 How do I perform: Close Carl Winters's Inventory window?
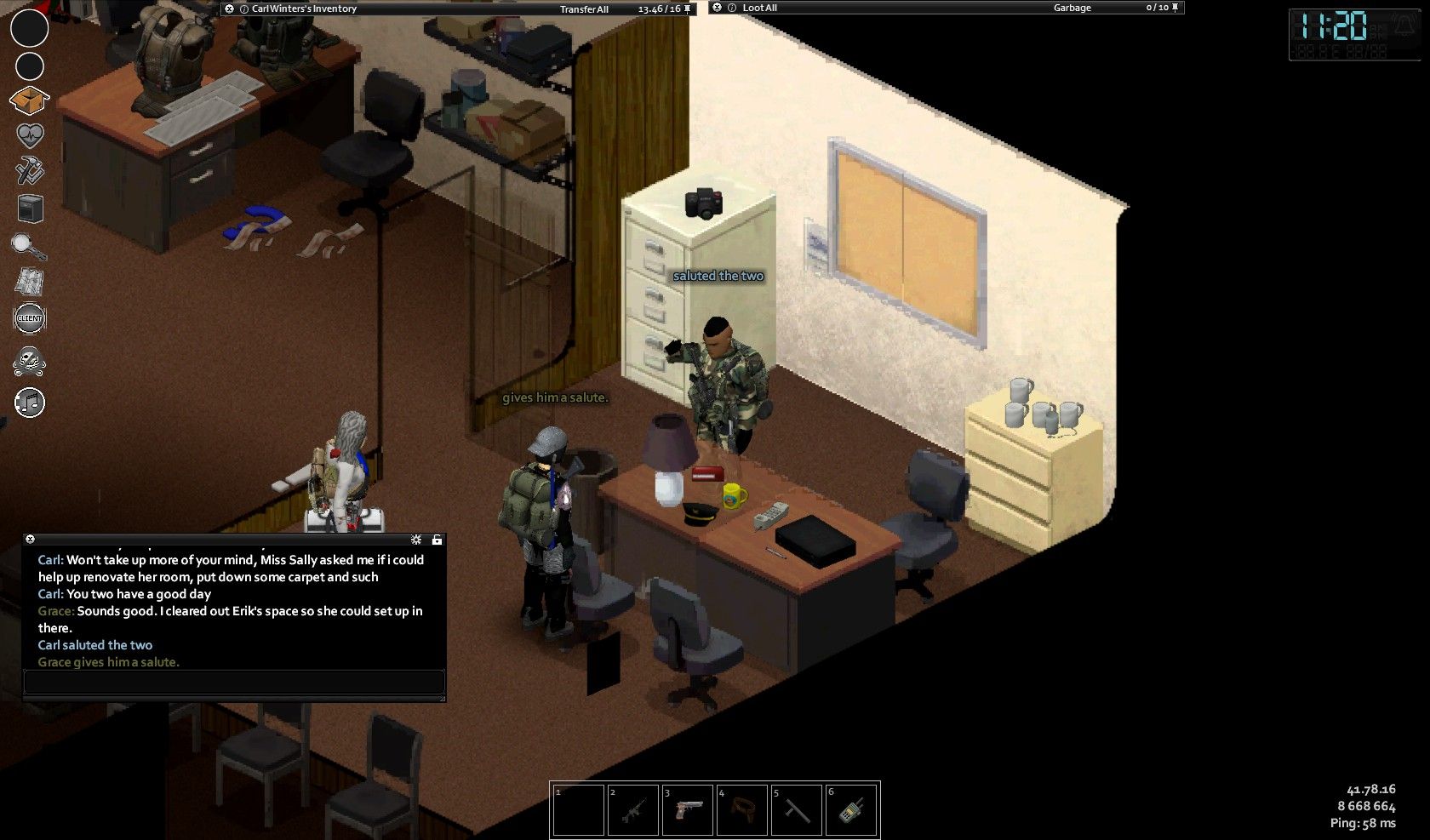click(x=229, y=9)
